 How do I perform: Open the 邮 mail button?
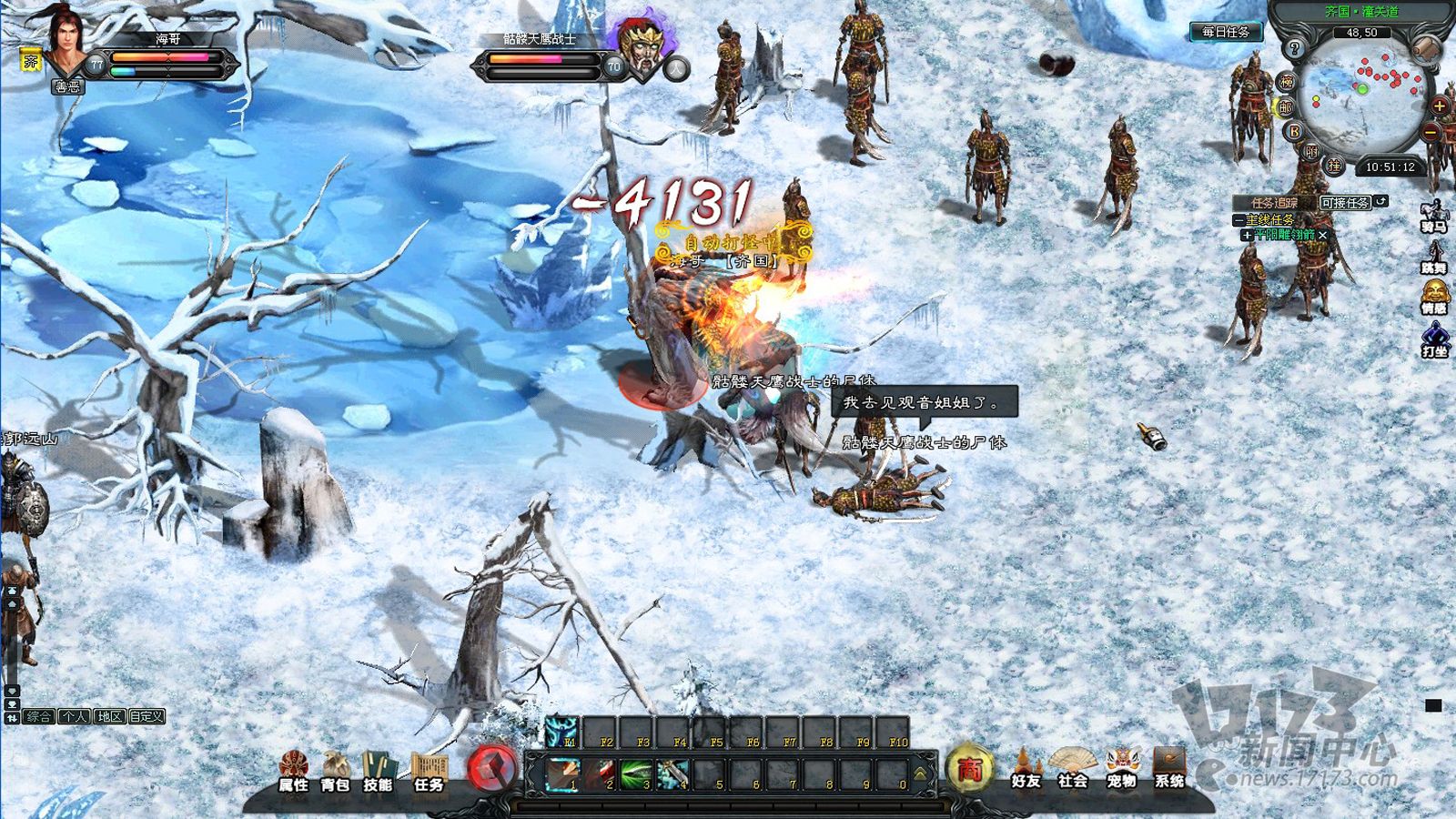1285,107
